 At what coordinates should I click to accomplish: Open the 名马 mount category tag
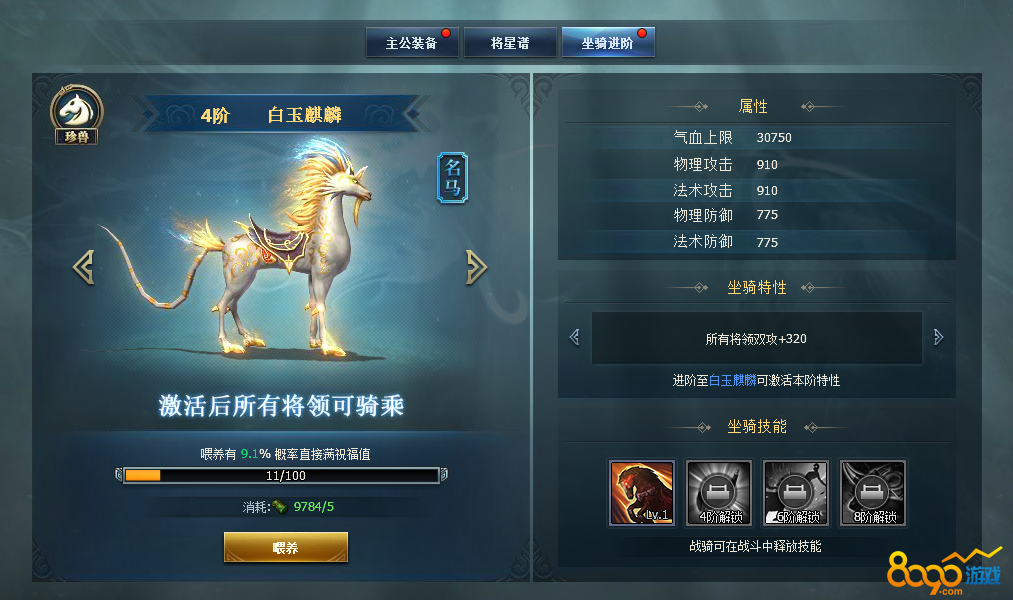point(452,178)
